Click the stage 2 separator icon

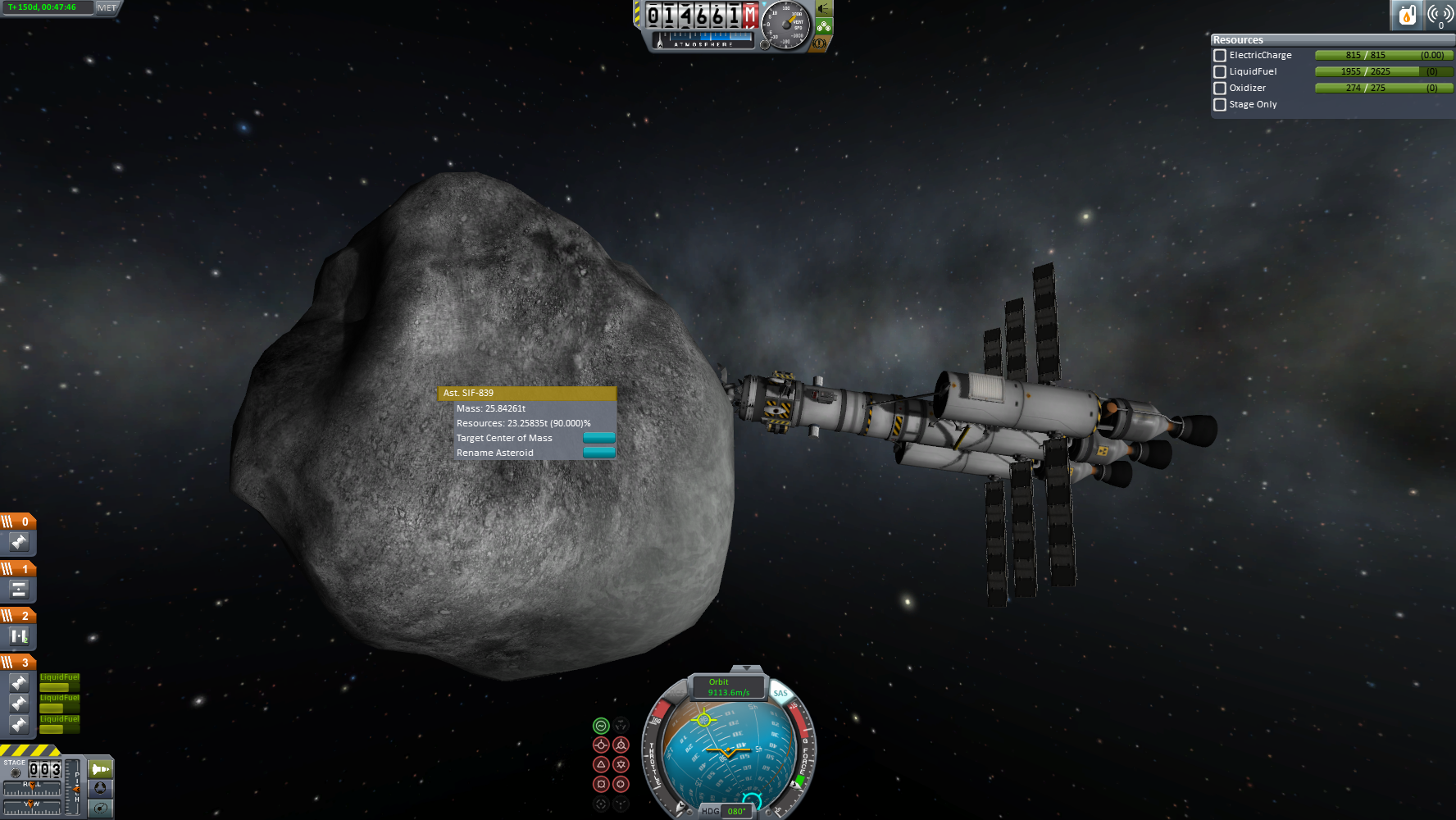pos(19,636)
